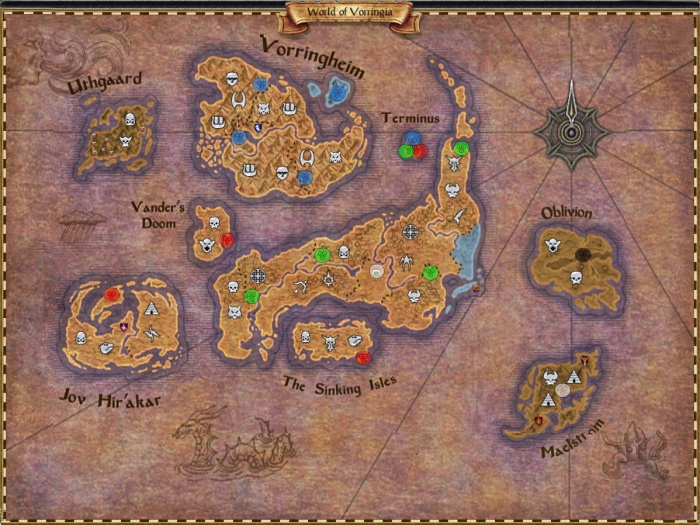Select the spiked sun icon on the central island
Viewport: 700px width, 525px height.
pos(327,277)
